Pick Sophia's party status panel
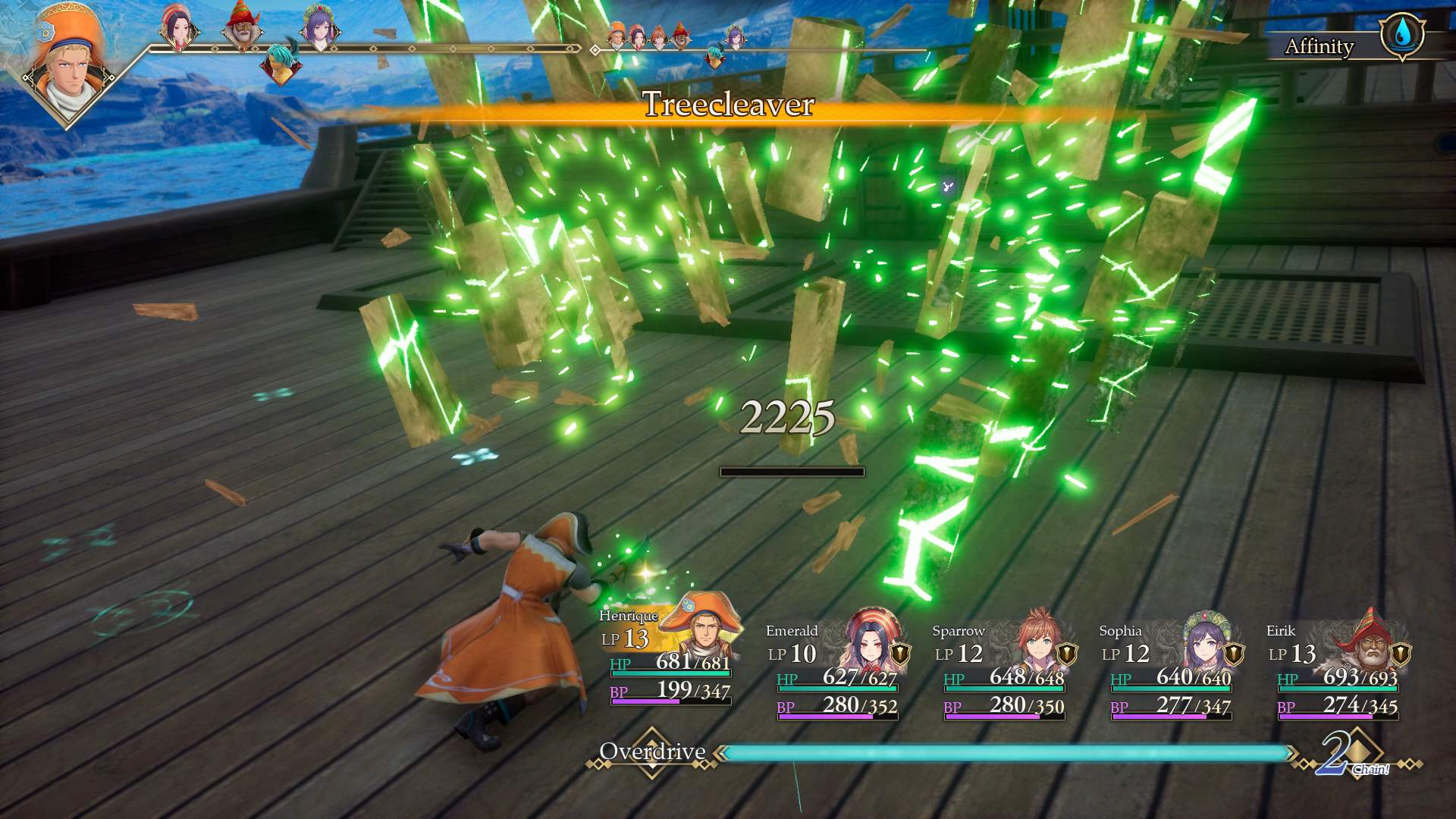The image size is (1456, 819). tap(1169, 667)
